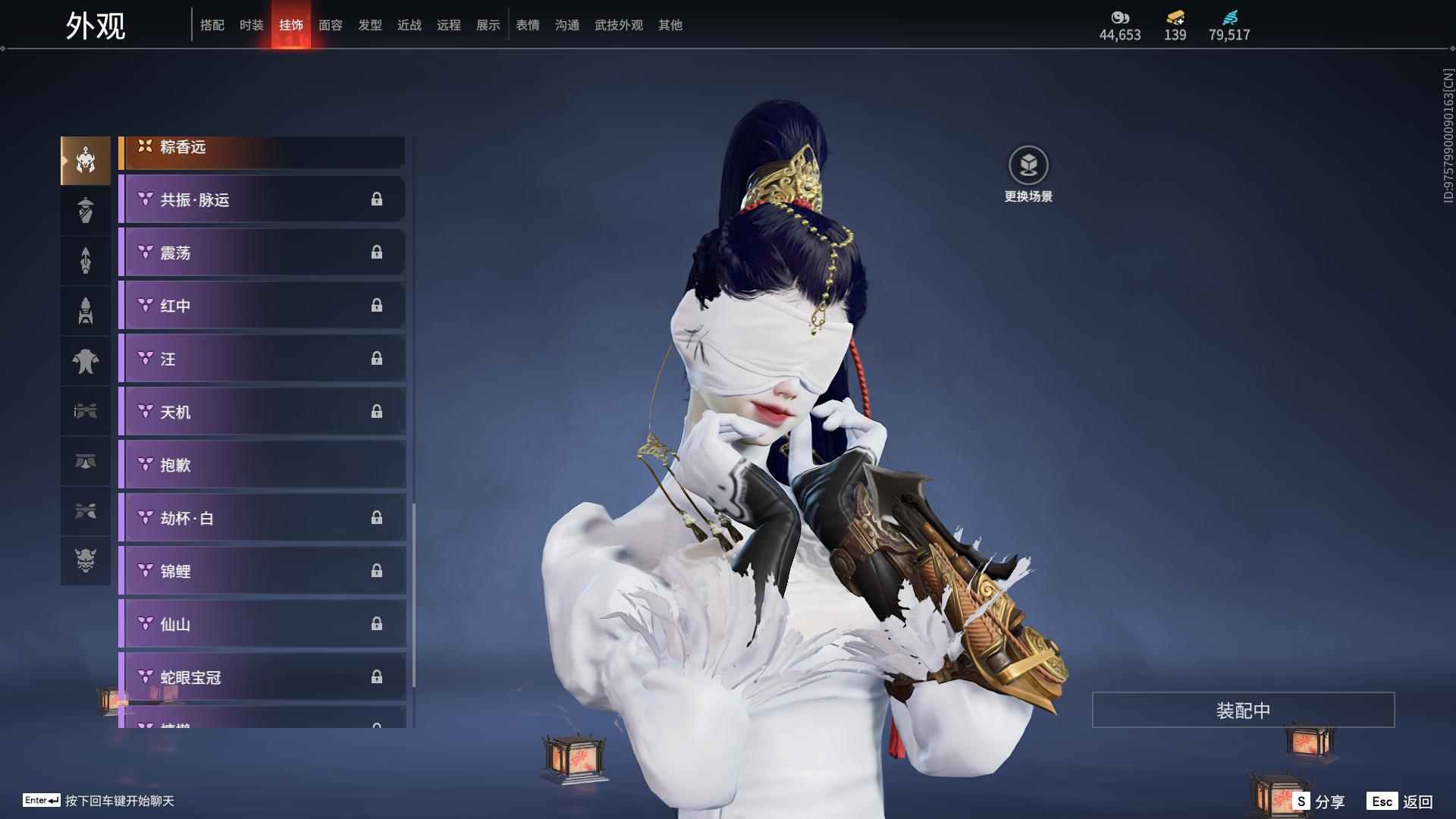Viewport: 1456px width, 819px height.
Task: Go to the 发型 tab
Action: 370,25
